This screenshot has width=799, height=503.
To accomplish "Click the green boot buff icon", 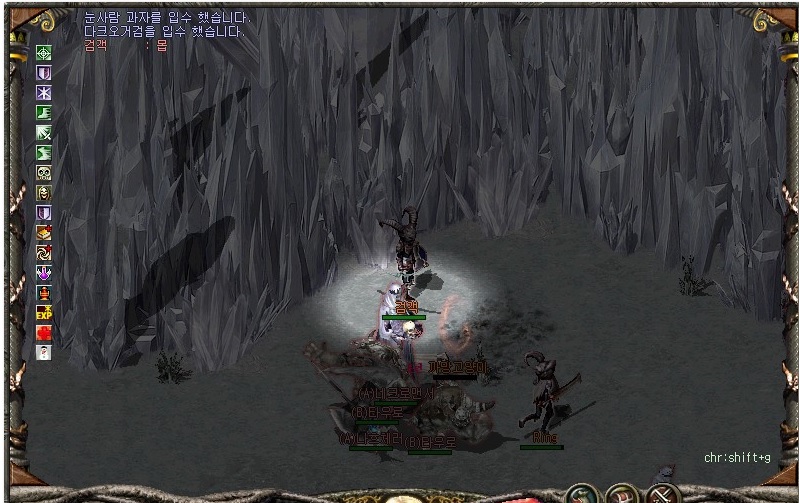I will click(44, 112).
